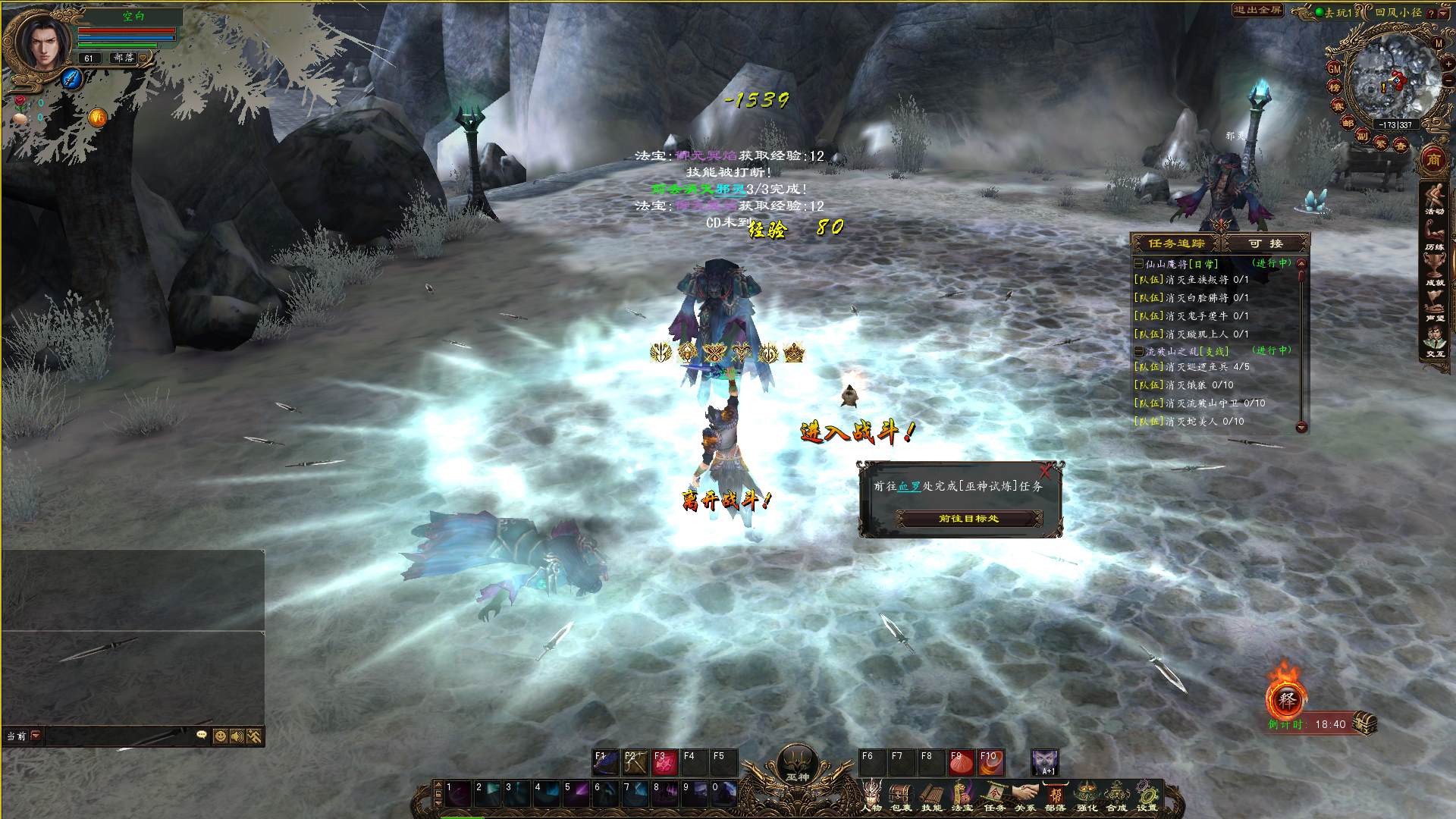1456x819 pixels.
Task: Collapse the 仙山魔将 daily quest entry
Action: (1138, 264)
